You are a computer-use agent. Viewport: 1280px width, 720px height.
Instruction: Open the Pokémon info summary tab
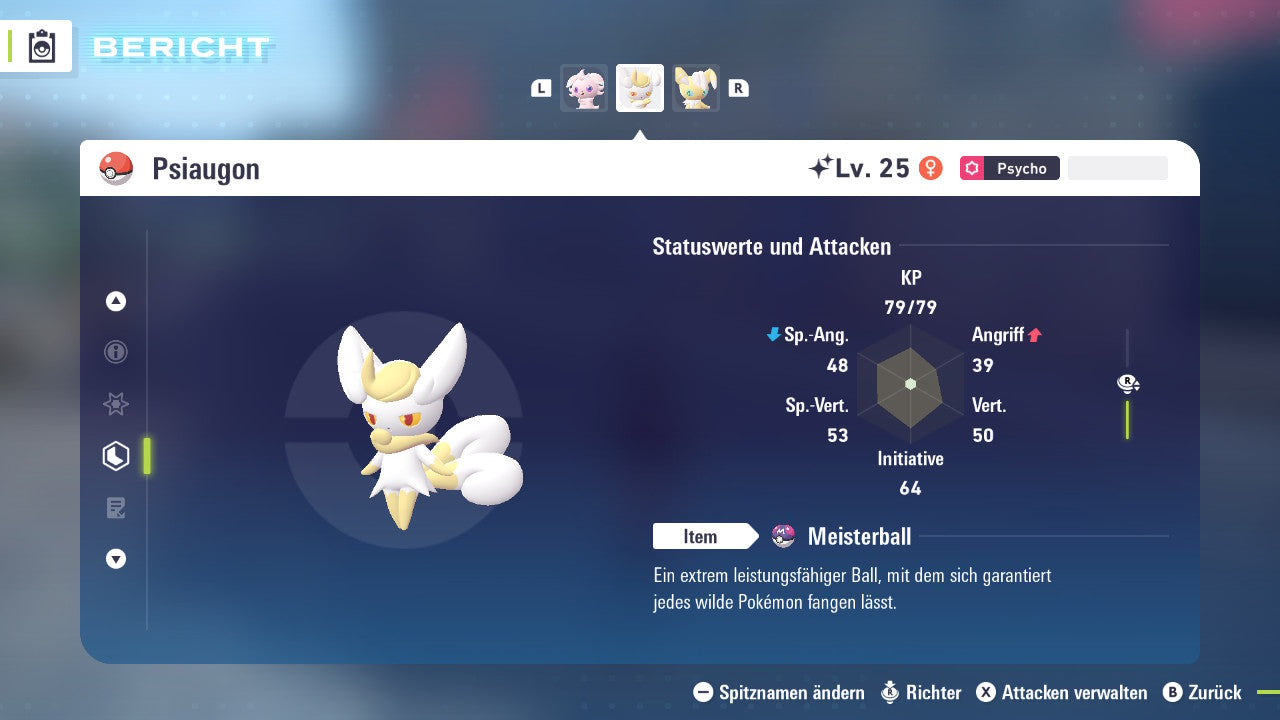[x=116, y=352]
